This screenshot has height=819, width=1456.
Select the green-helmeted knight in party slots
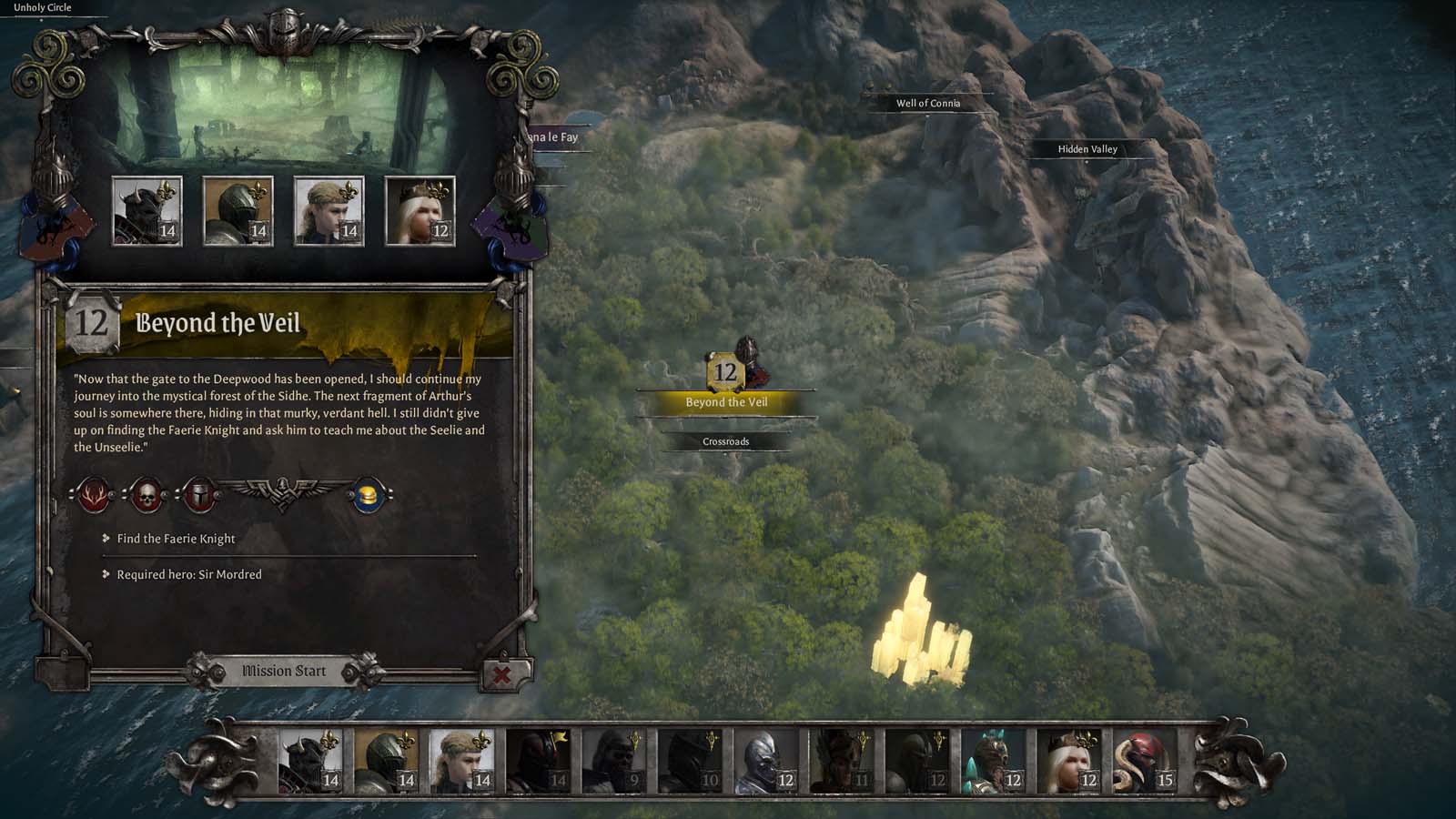238,211
